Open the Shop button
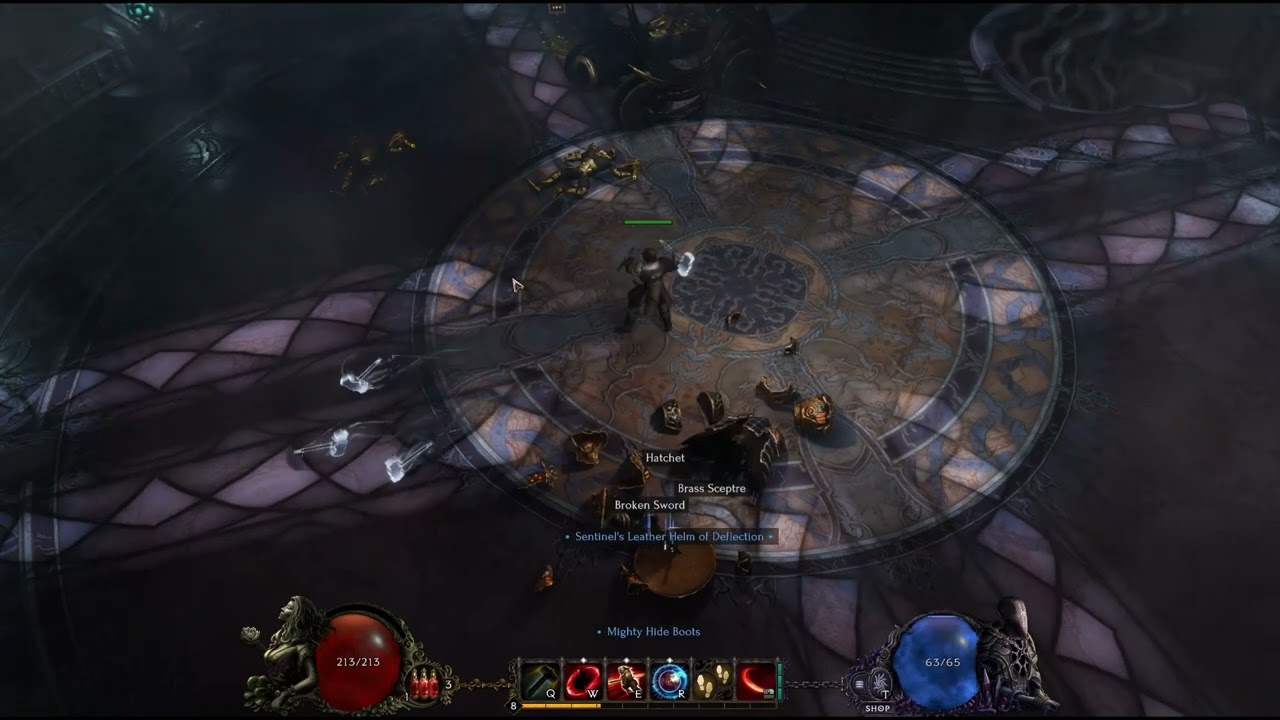Image resolution: width=1280 pixels, height=720 pixels. (x=877, y=709)
